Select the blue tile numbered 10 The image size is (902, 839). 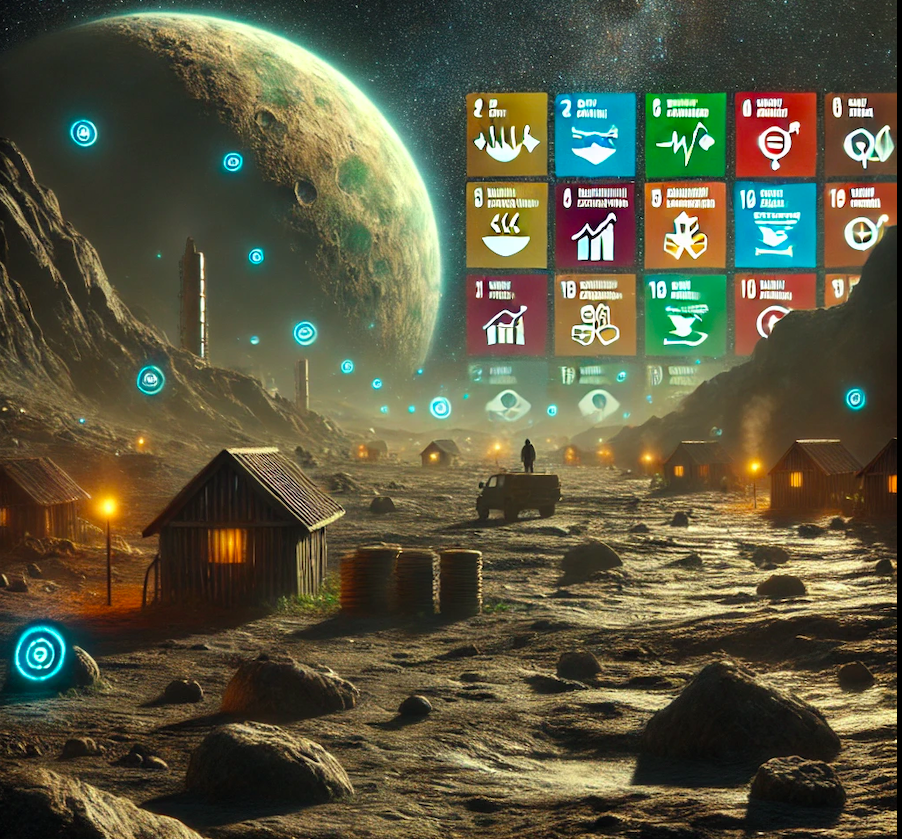click(775, 225)
